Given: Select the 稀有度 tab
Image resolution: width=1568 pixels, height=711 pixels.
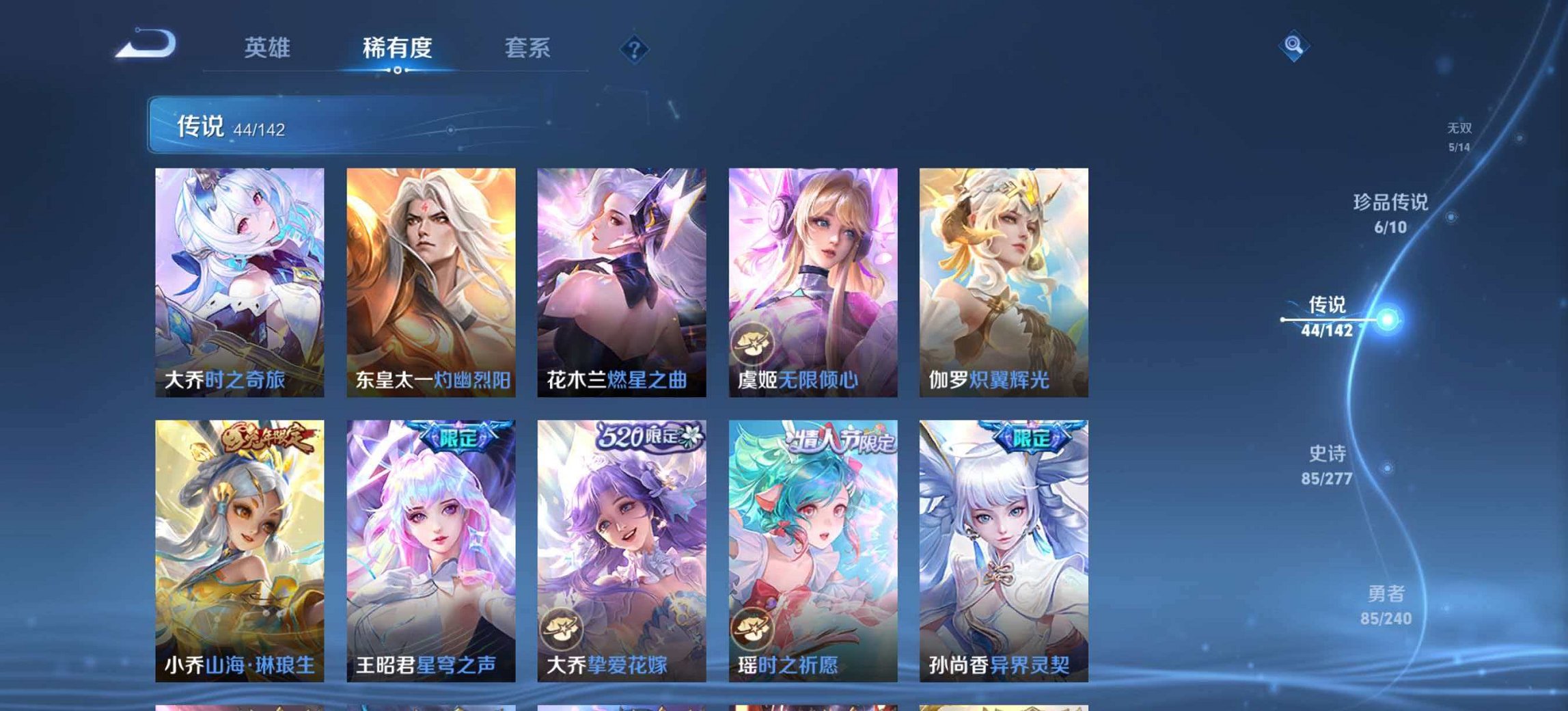Looking at the screenshot, I should click(x=400, y=48).
